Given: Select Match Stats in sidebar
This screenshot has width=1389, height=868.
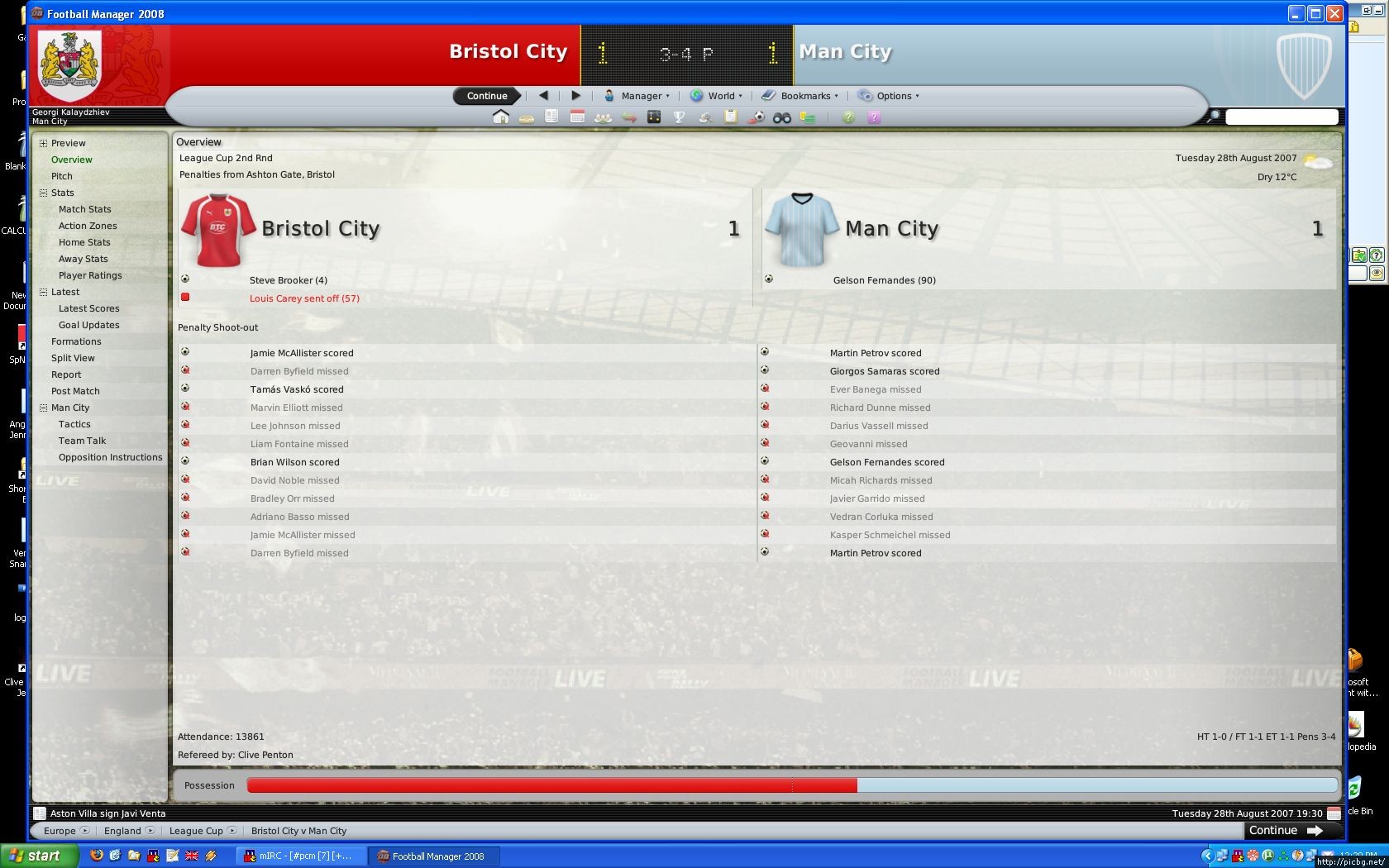Looking at the screenshot, I should 84,209.
